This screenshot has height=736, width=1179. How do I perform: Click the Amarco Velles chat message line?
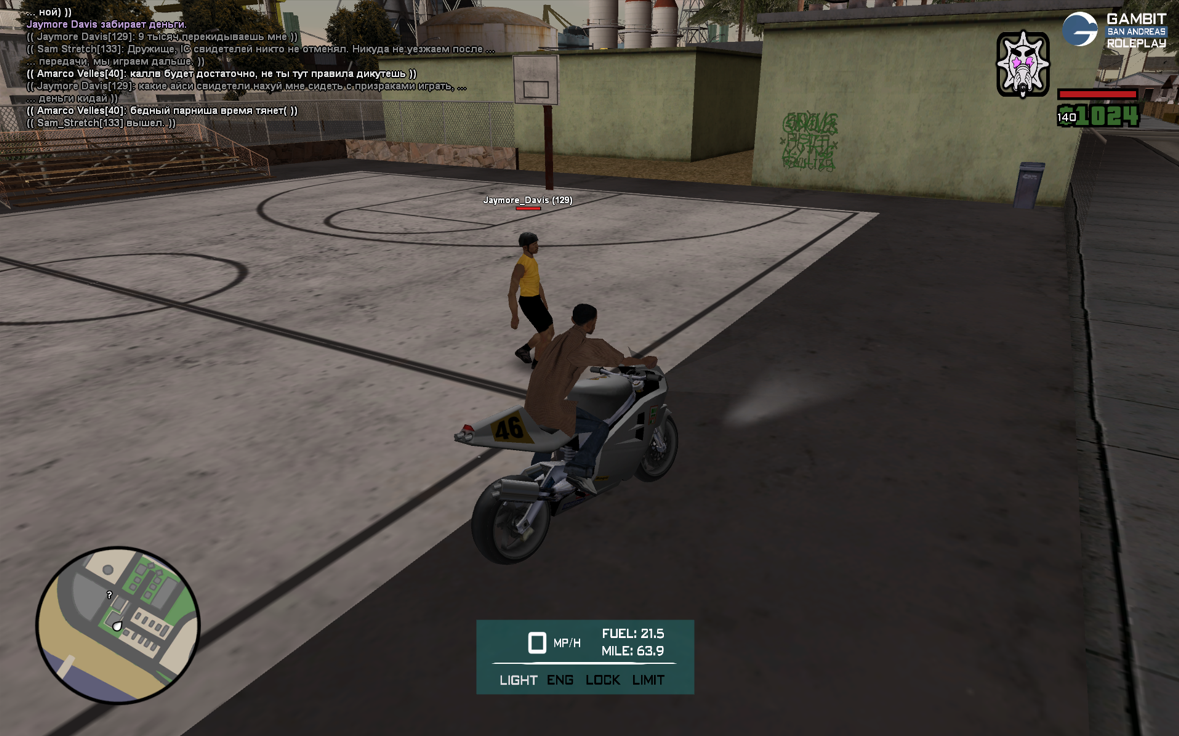[x=220, y=74]
